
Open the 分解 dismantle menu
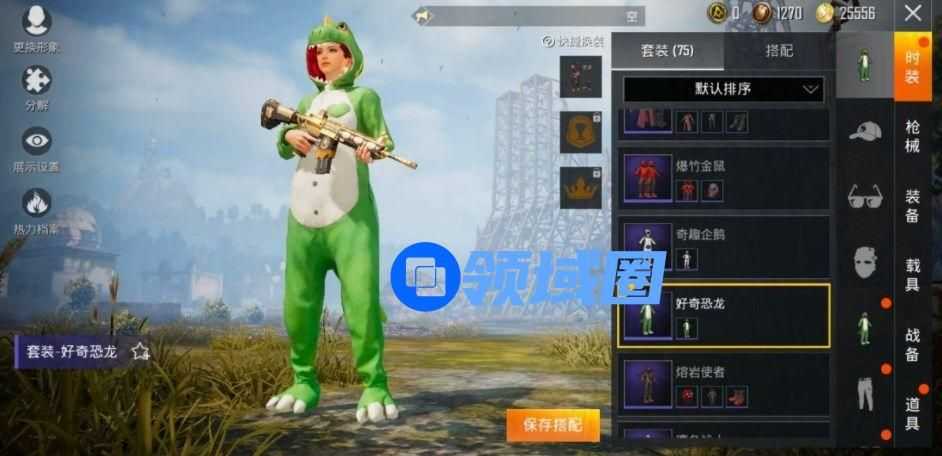[x=36, y=85]
